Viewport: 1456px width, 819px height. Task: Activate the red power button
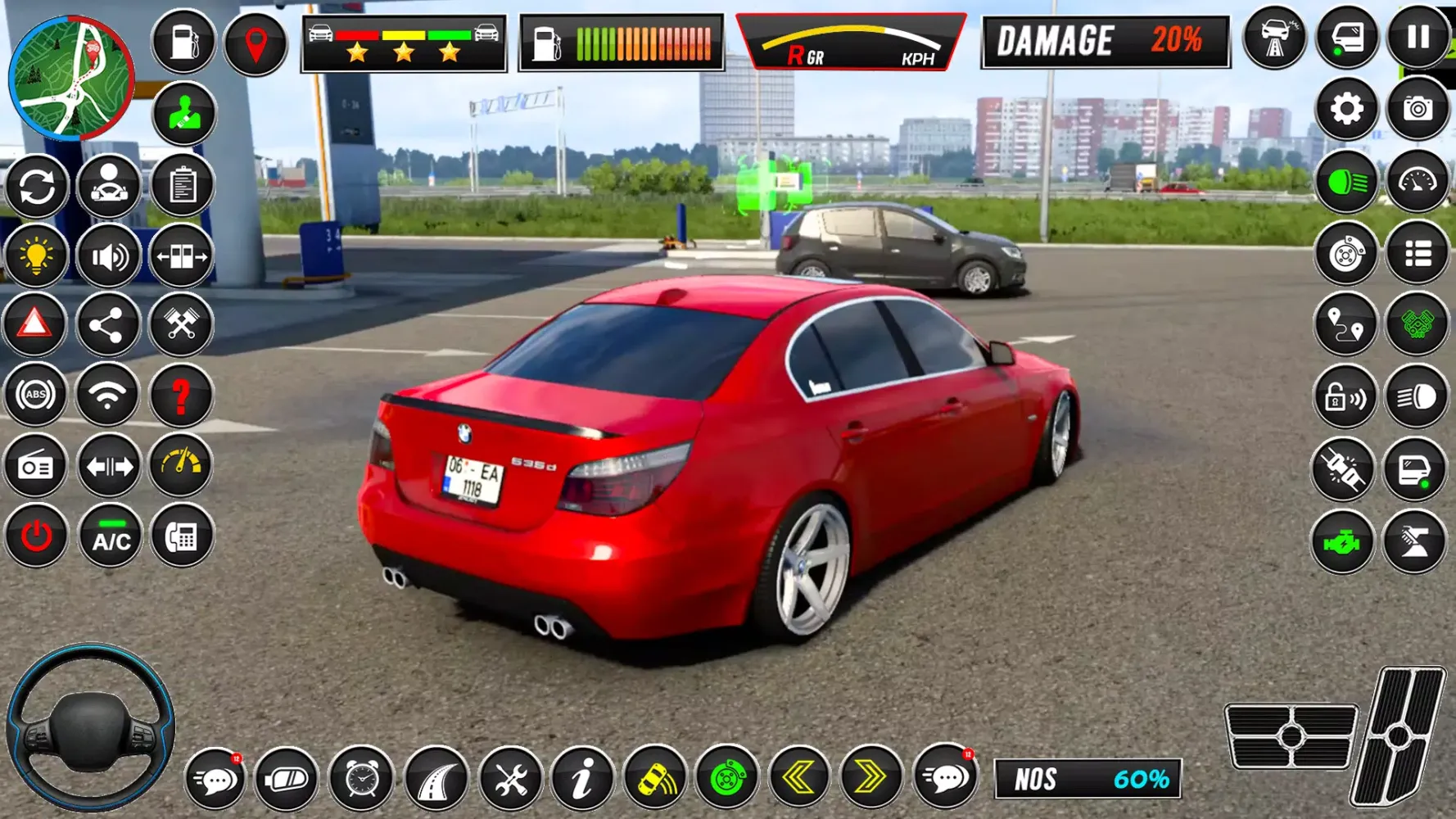36,537
